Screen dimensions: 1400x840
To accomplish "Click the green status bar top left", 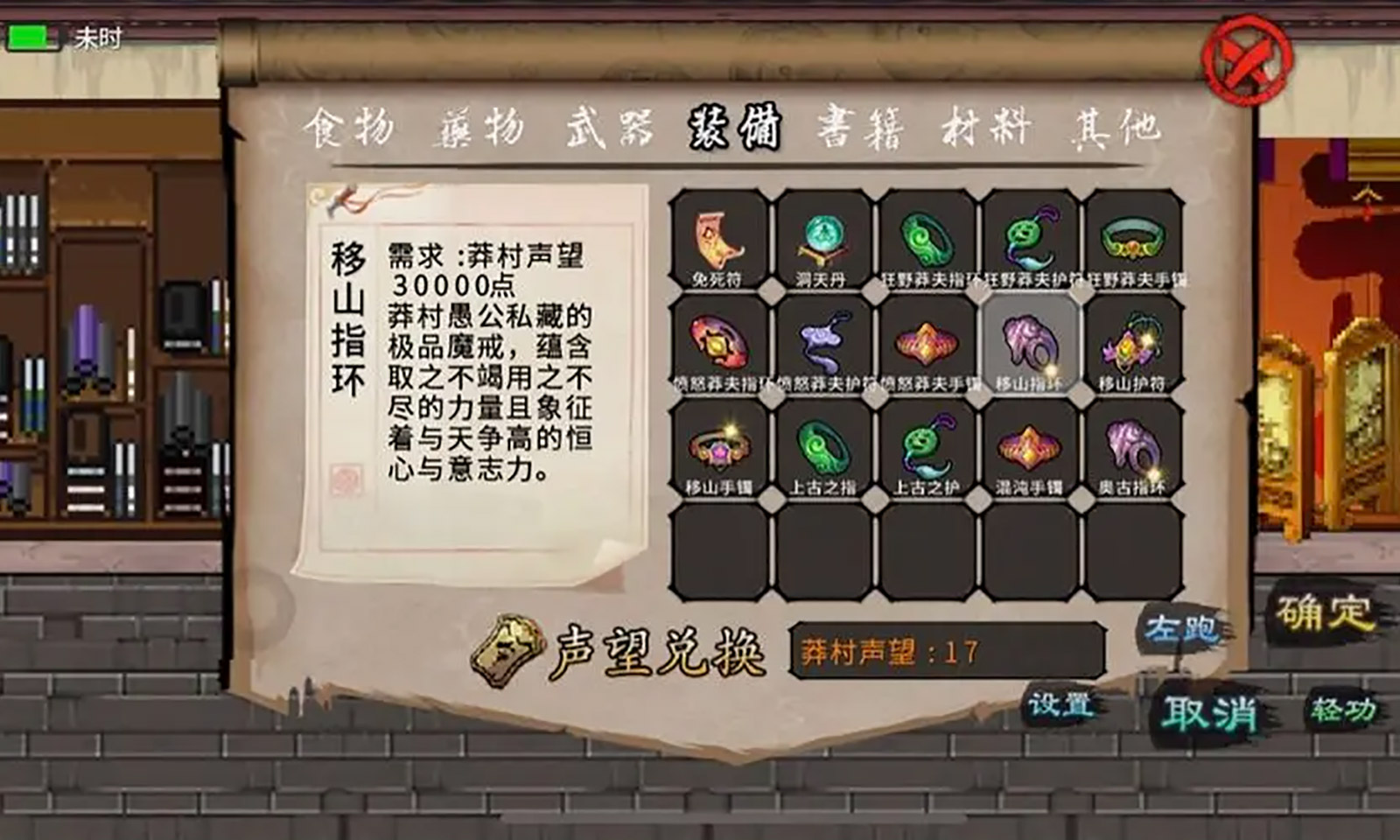I will click(29, 36).
